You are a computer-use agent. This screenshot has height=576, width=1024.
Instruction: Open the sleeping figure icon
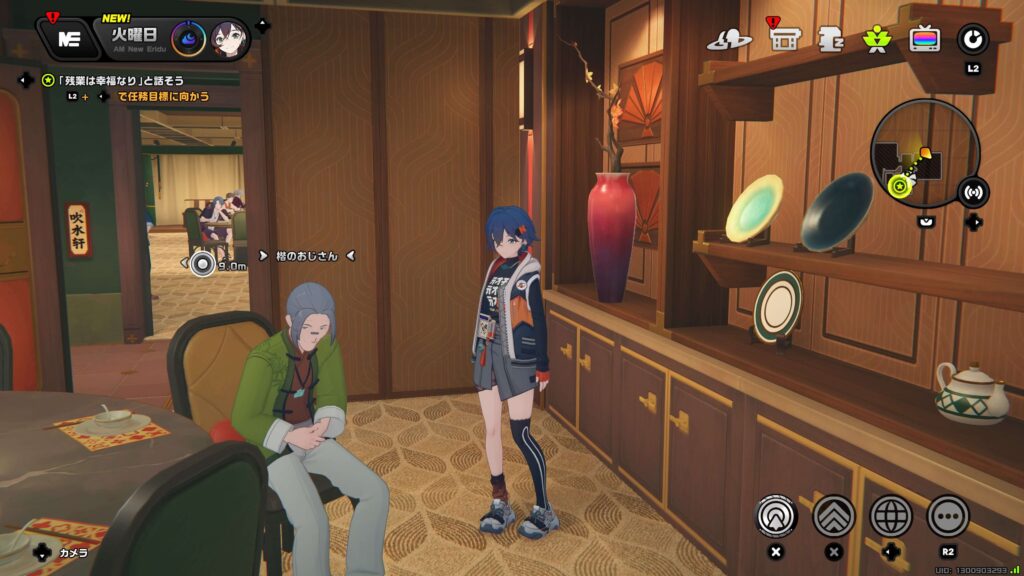click(831, 39)
